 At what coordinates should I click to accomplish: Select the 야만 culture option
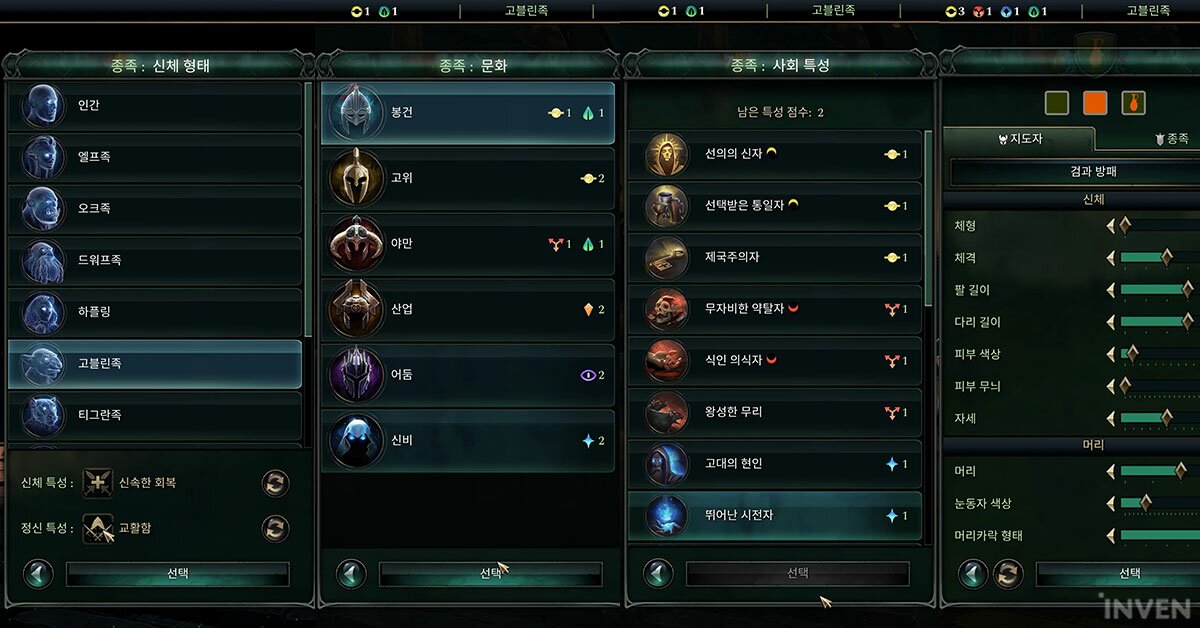(468, 244)
